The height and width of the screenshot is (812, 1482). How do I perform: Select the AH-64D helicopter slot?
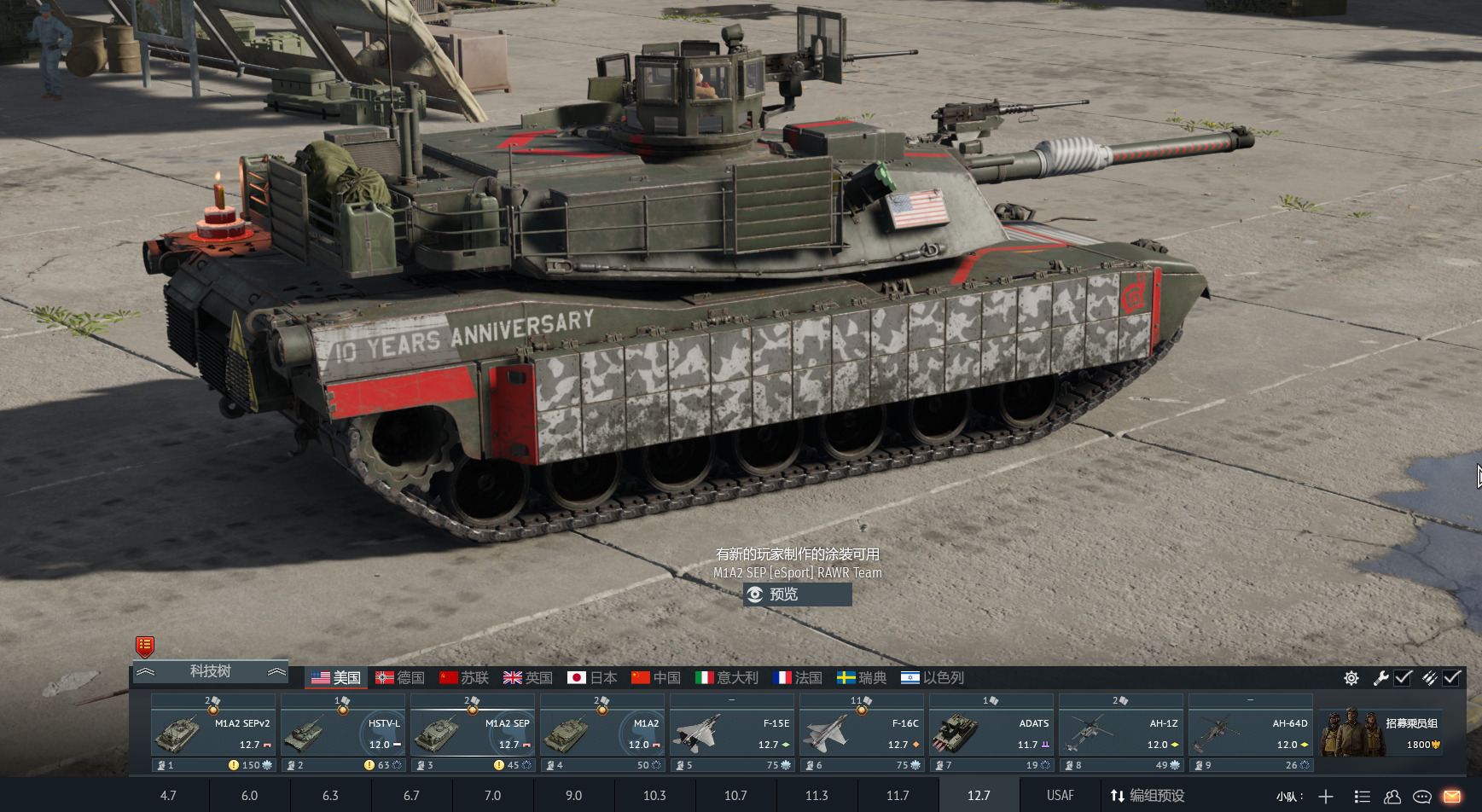coord(1251,734)
